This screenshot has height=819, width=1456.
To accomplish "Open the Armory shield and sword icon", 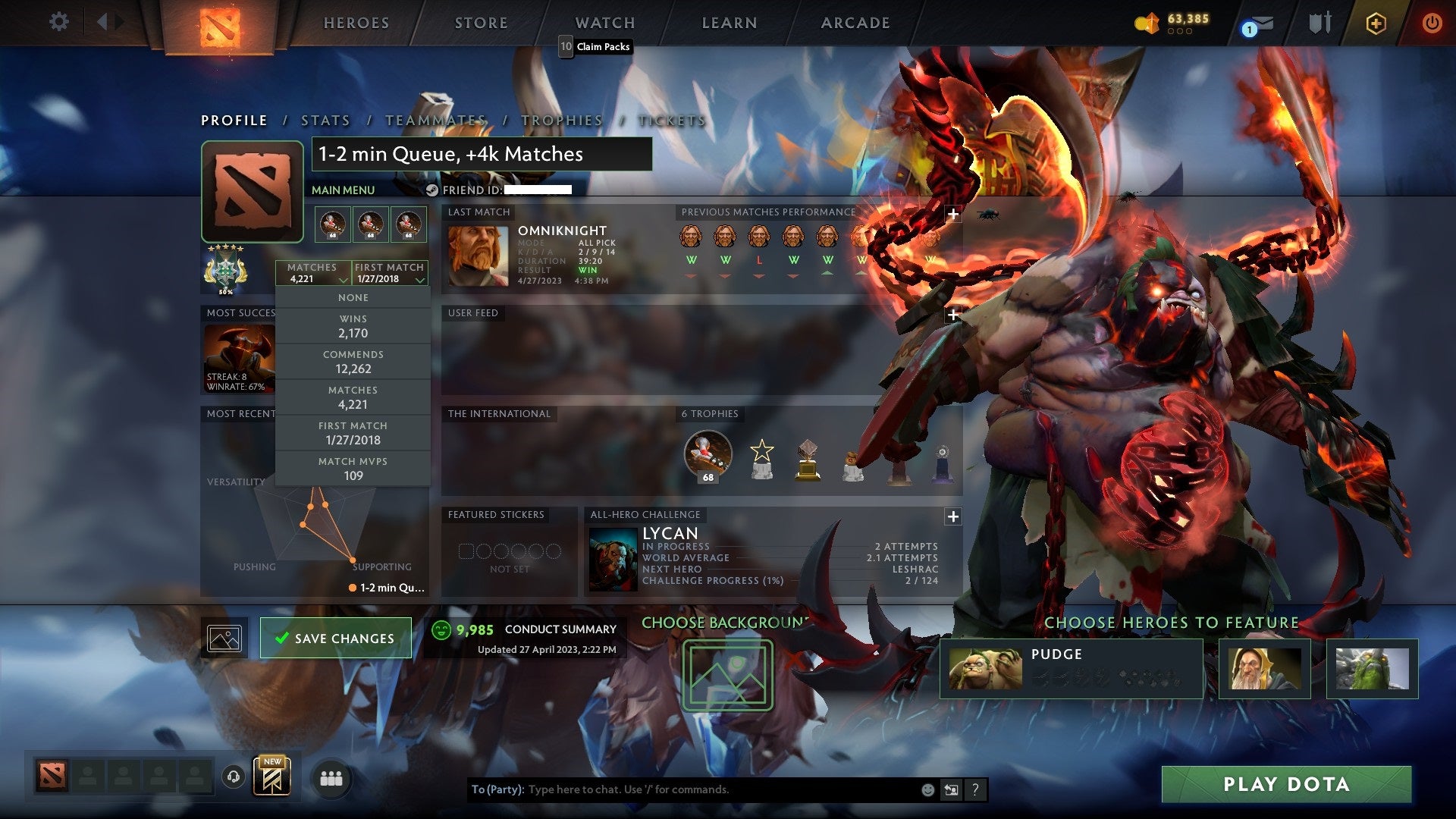I will (1319, 23).
